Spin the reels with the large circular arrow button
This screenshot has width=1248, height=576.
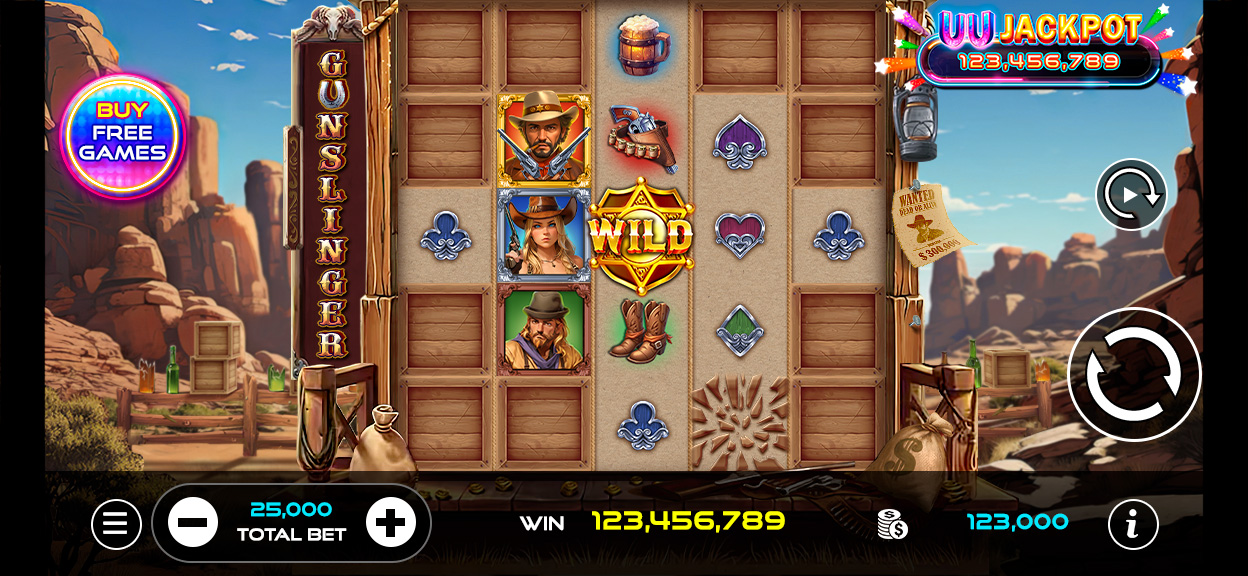click(1134, 374)
